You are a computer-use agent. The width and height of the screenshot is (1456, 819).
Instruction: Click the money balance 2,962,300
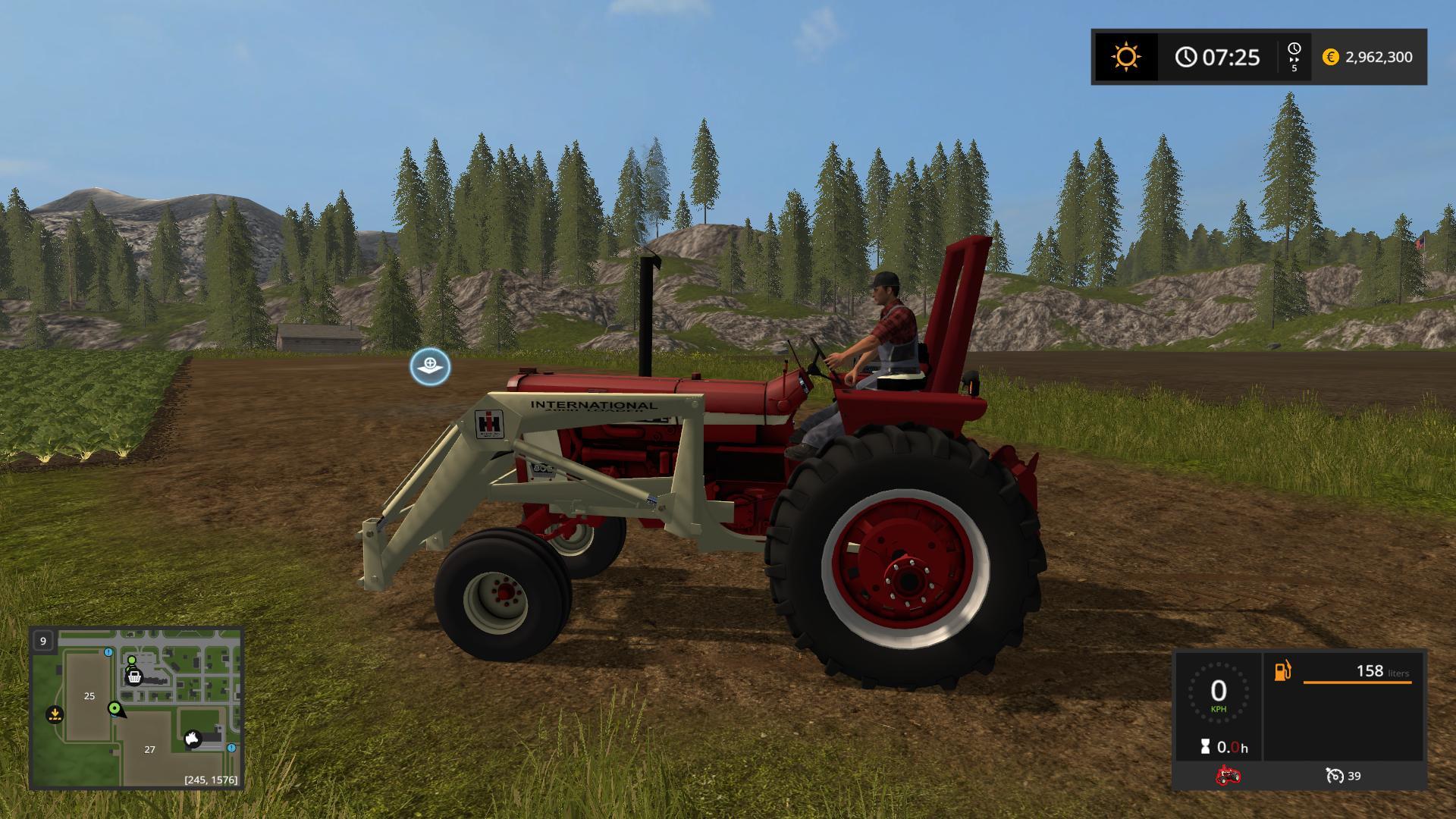1379,57
